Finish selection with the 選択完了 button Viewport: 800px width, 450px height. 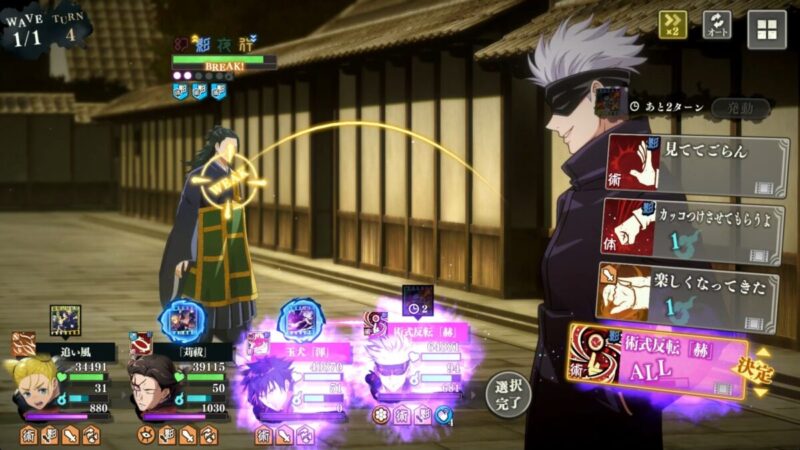pos(509,394)
